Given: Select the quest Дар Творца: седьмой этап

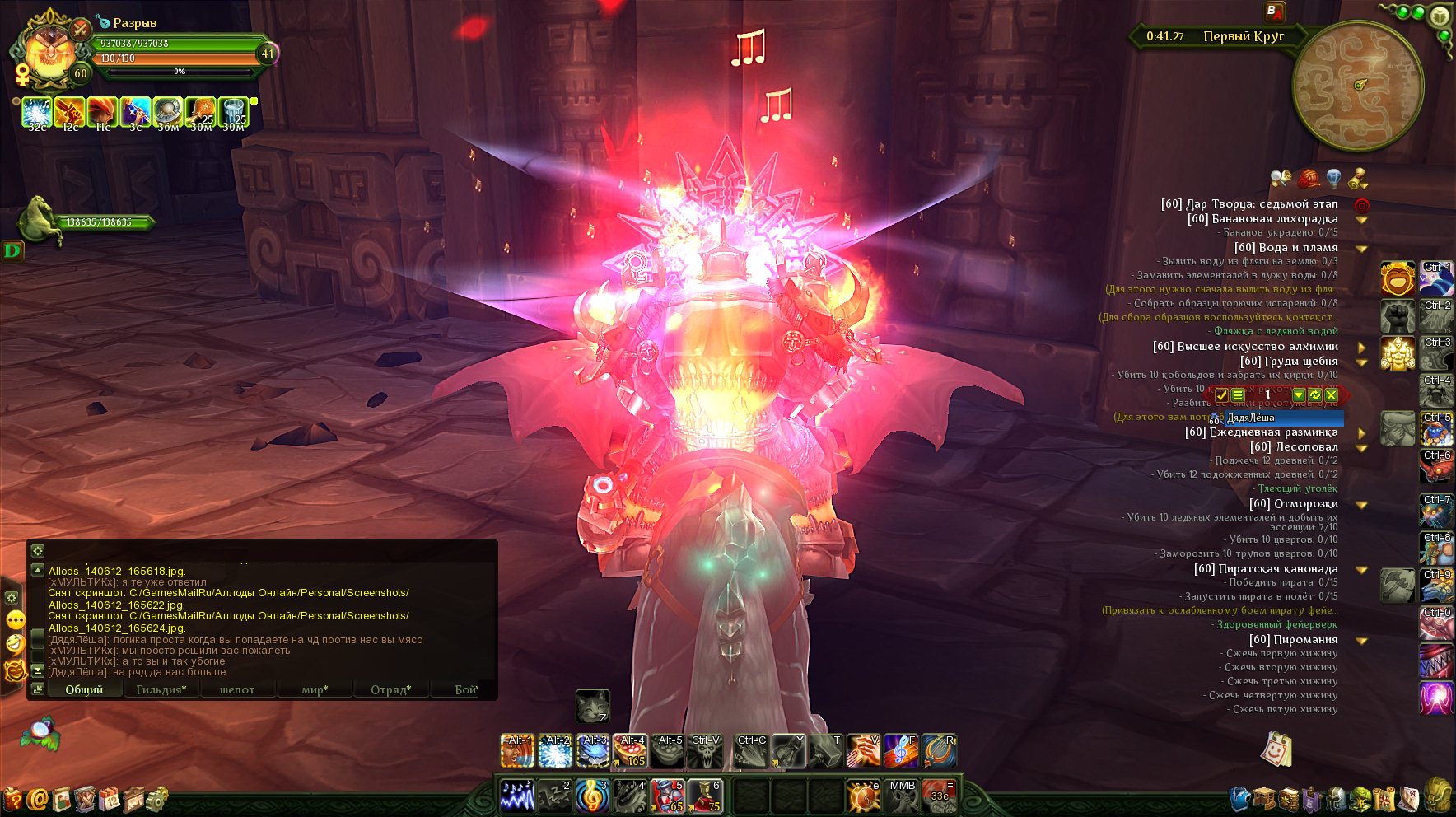Looking at the screenshot, I should coord(1248,203).
